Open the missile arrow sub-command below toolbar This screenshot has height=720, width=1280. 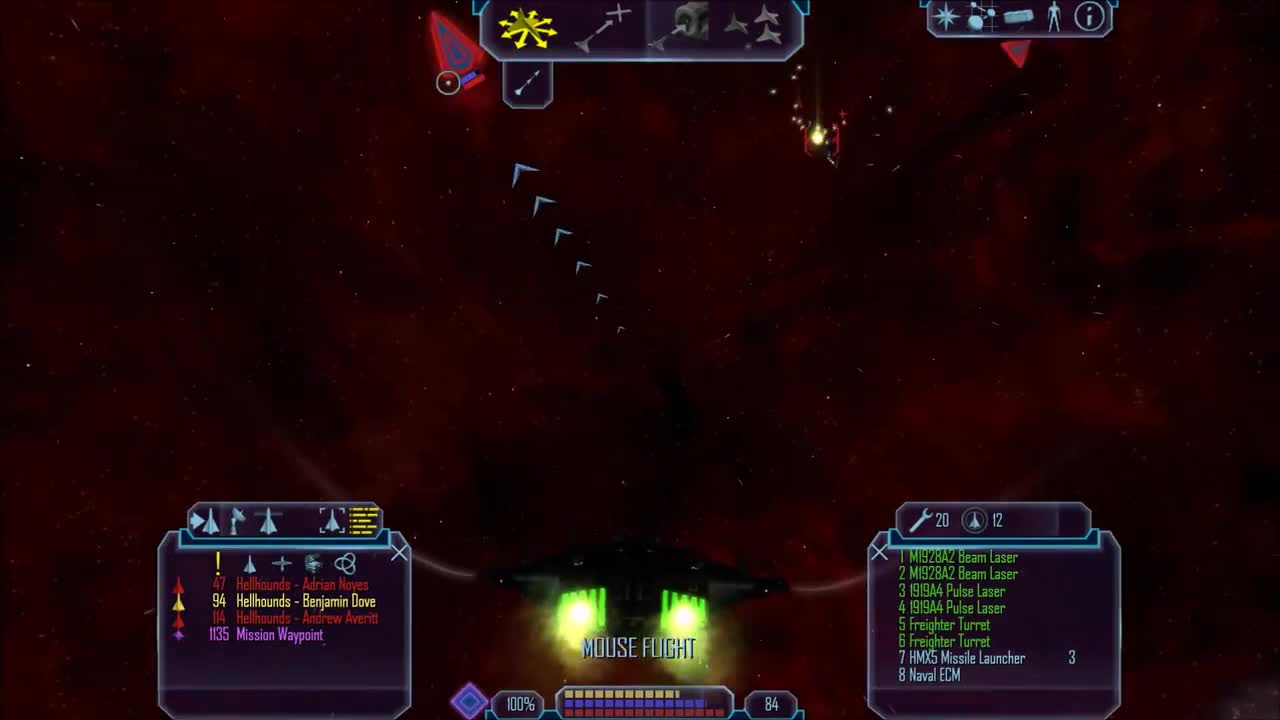(x=527, y=82)
